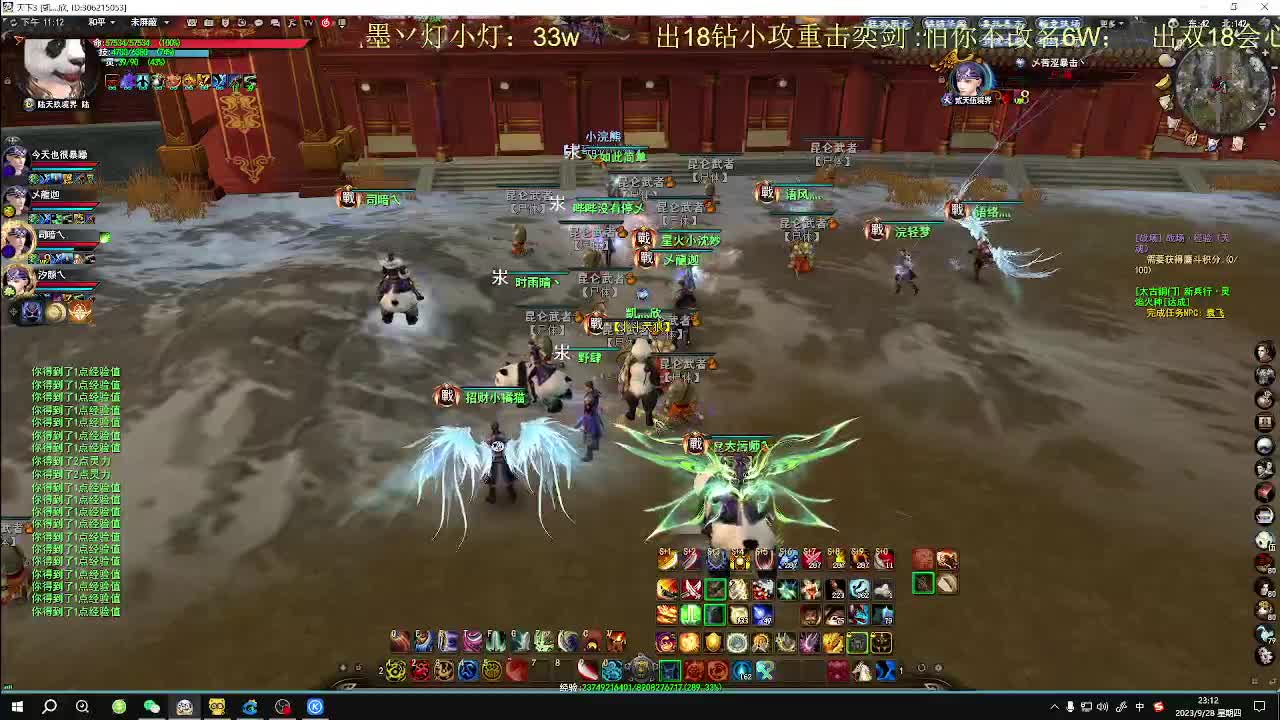Expand the 未屏蔽 filter dropdown
Viewport: 1280px width, 720px height.
coord(148,21)
